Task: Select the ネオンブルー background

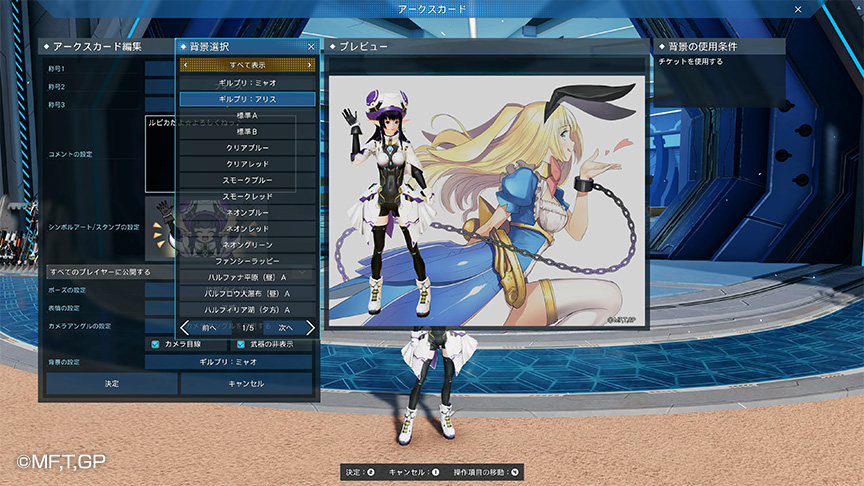Action: [247, 212]
